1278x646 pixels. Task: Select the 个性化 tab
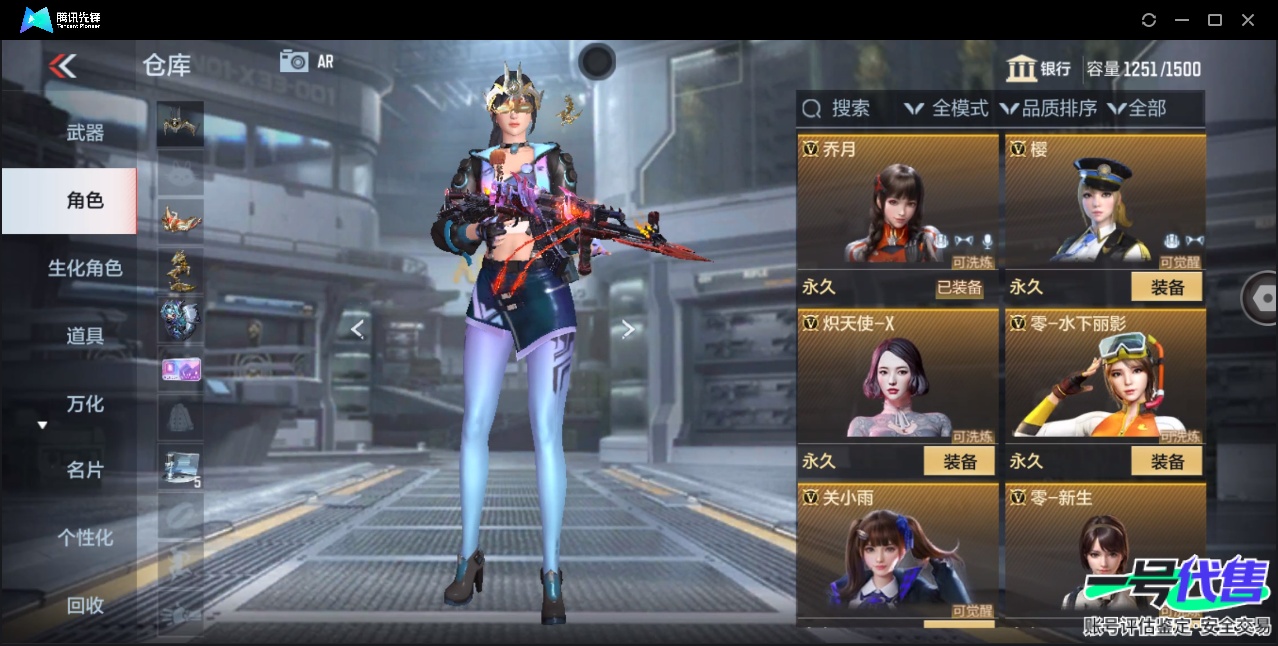coord(85,538)
